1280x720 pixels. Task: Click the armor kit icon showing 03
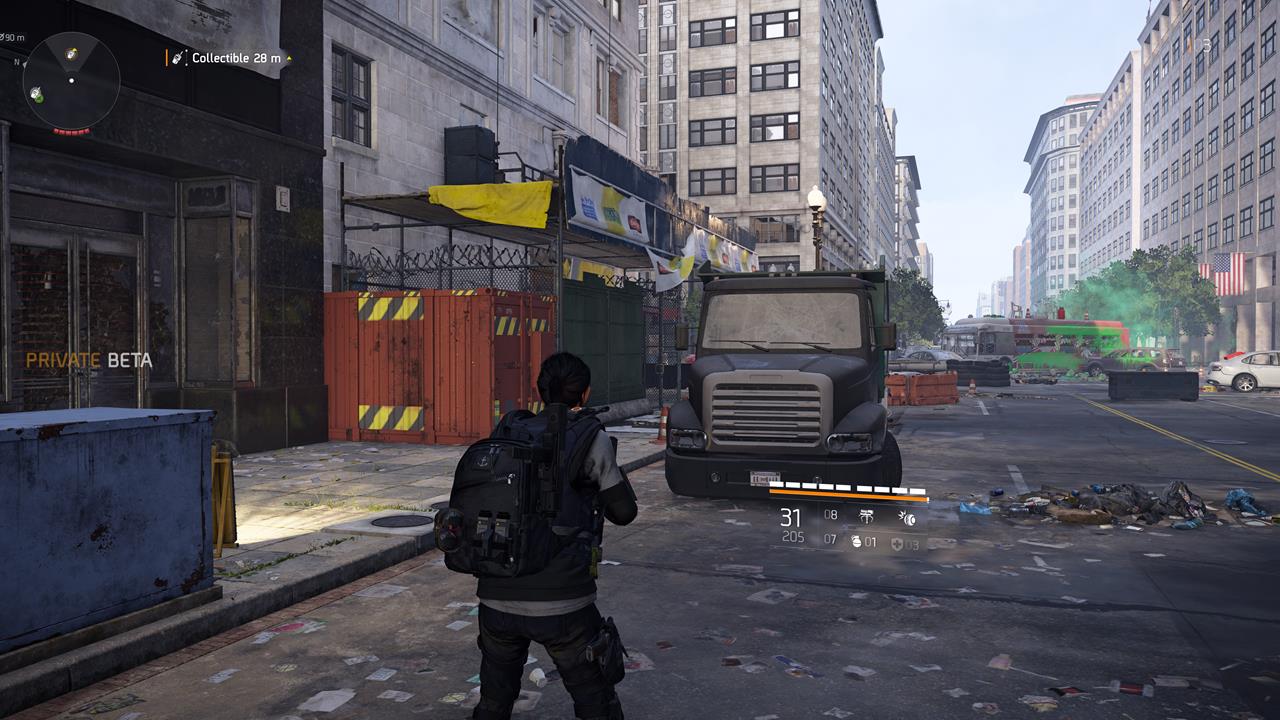click(x=897, y=545)
